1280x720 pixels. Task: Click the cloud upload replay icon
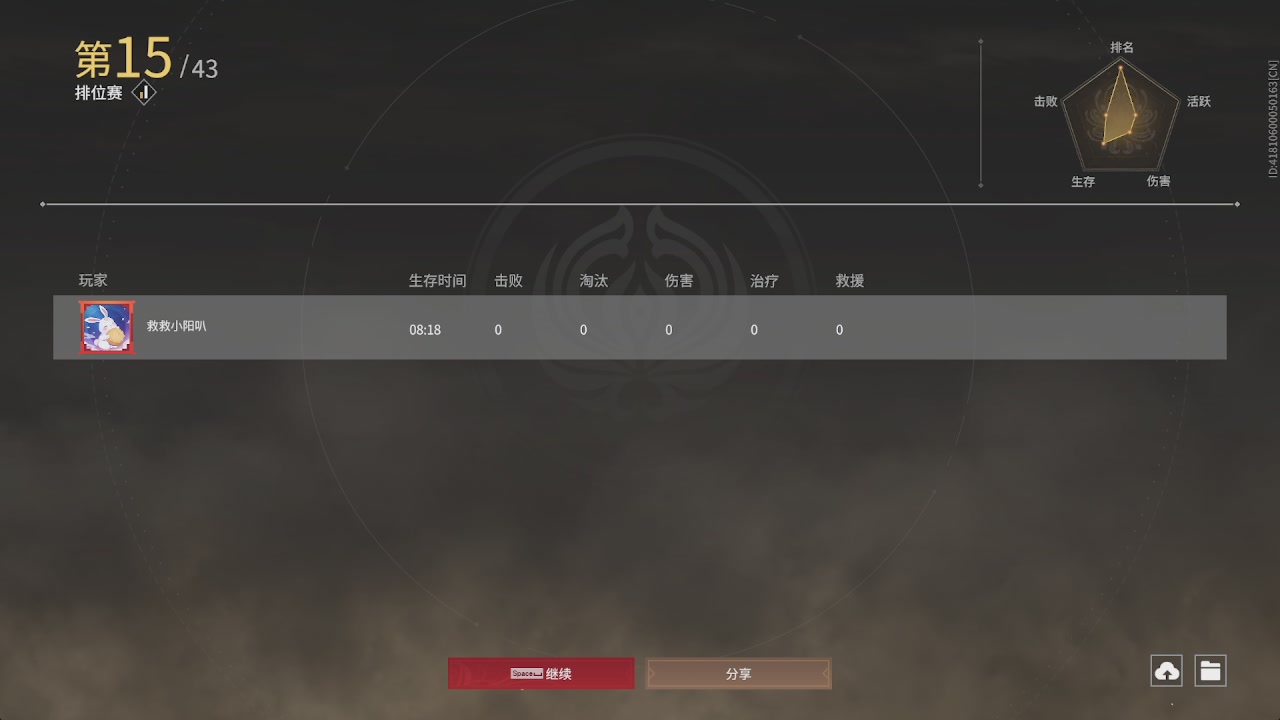point(1165,670)
